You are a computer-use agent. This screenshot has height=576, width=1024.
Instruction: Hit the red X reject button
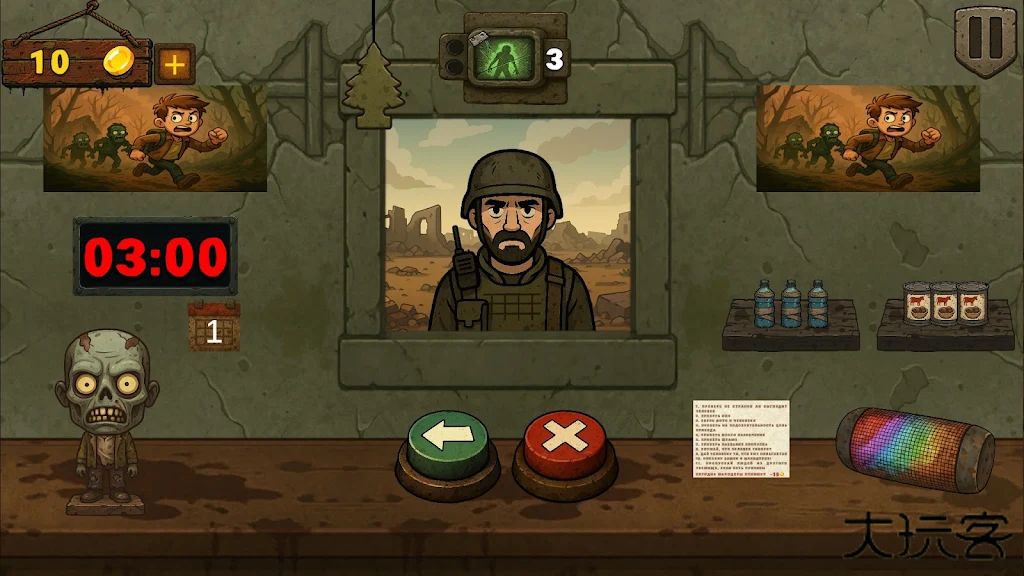(x=565, y=440)
